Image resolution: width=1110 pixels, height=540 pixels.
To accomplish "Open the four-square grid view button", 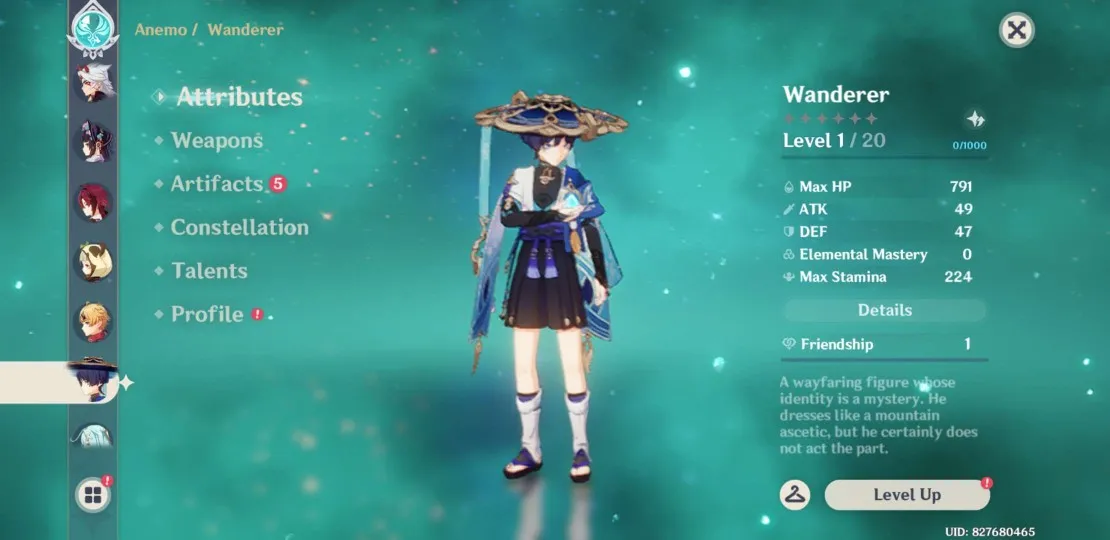I will (93, 495).
